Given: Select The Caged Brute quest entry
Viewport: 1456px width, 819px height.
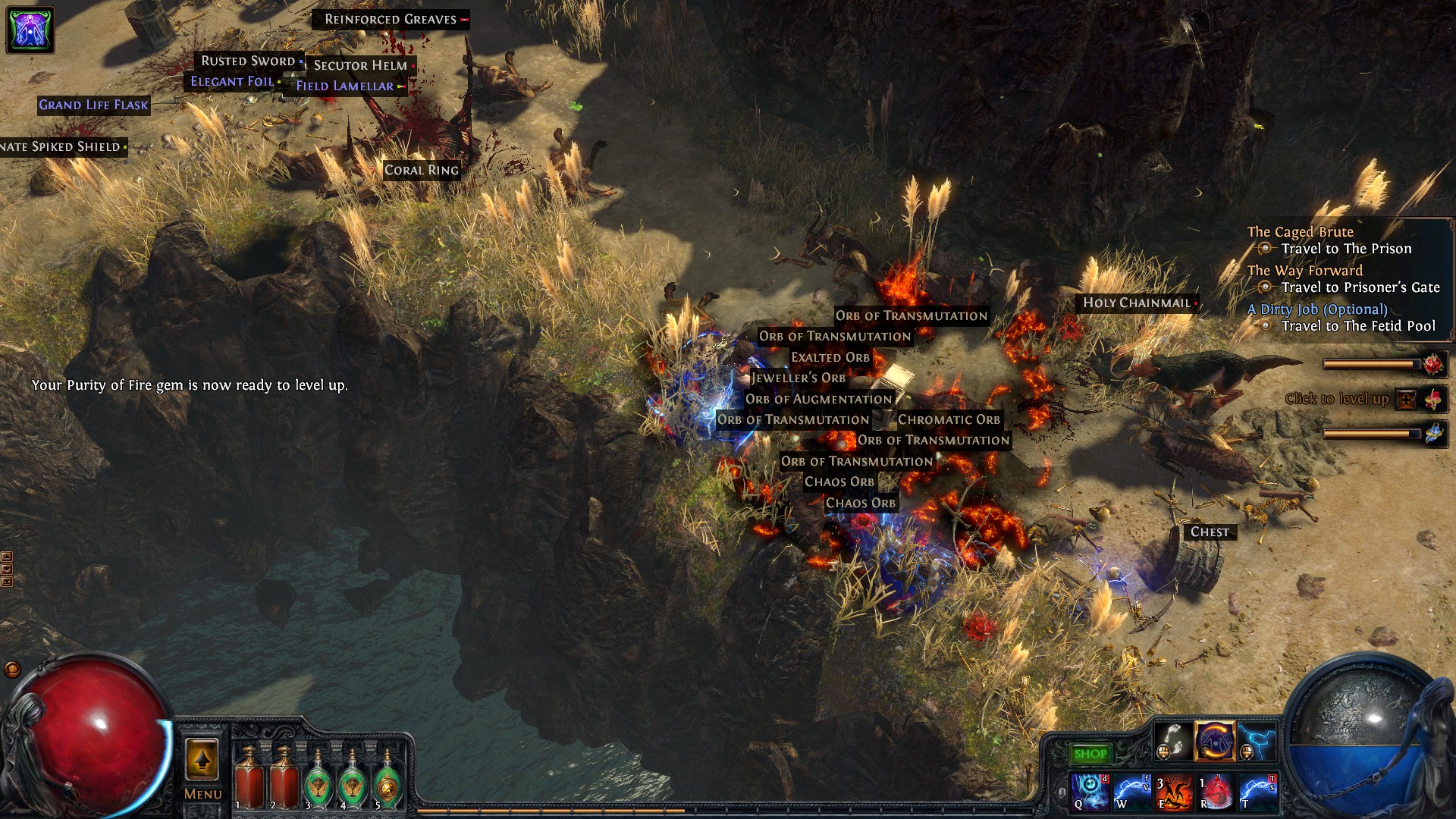Looking at the screenshot, I should tap(1300, 232).
